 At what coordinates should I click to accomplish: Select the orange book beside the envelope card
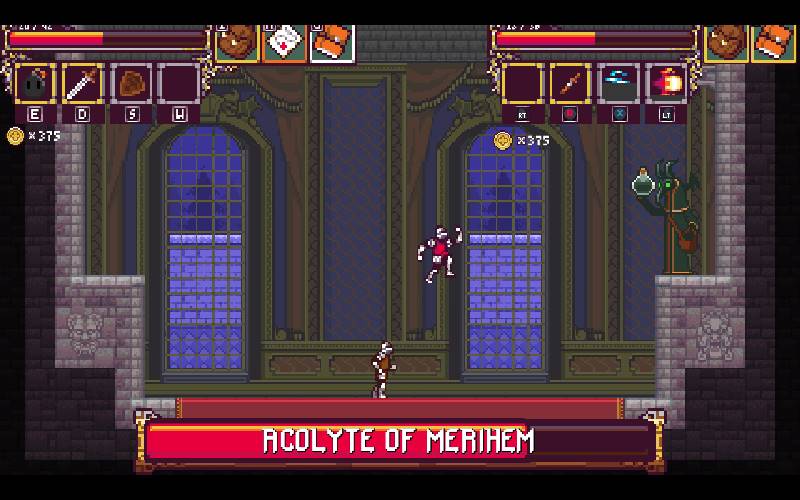[332, 42]
